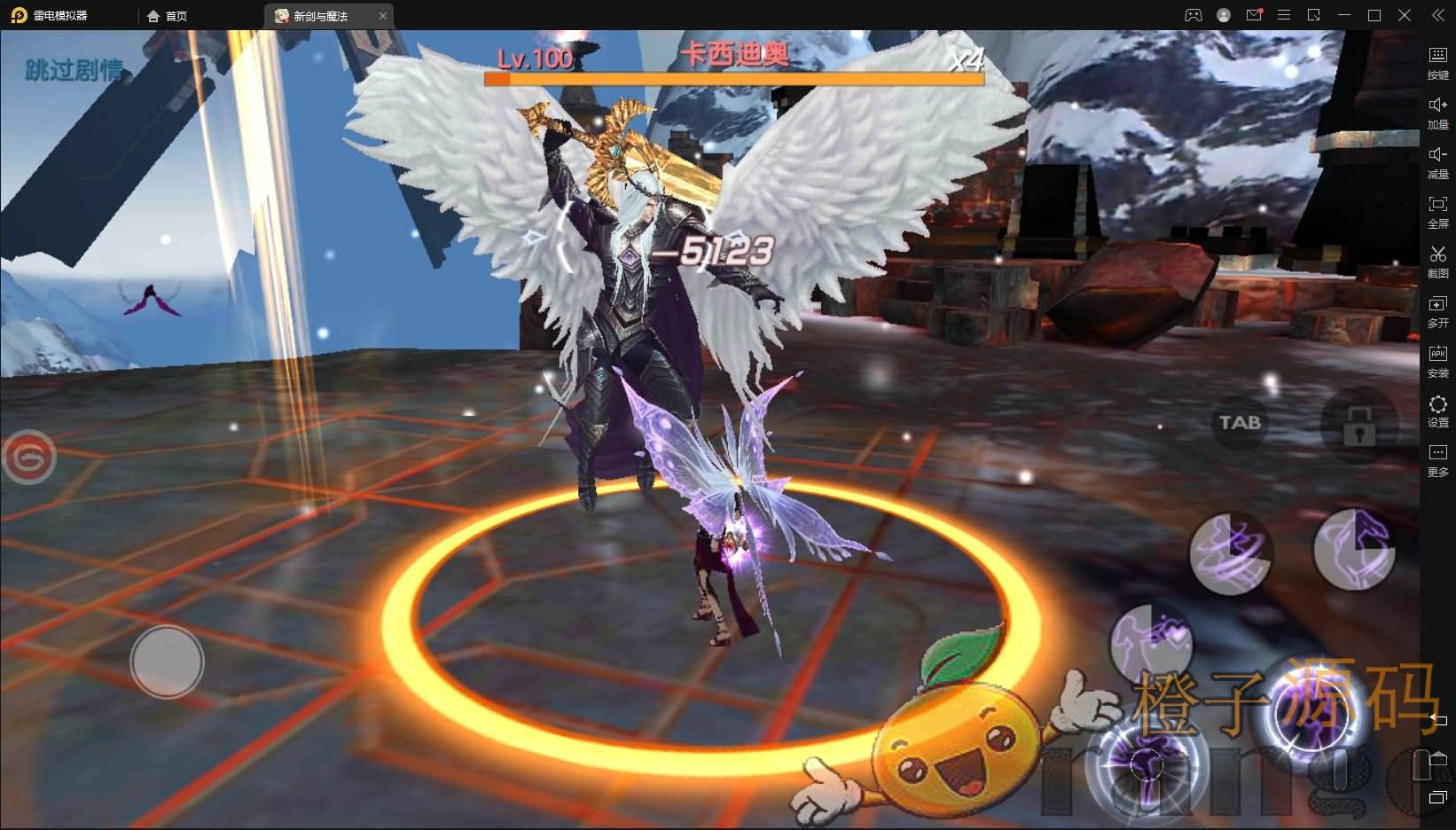This screenshot has width=1456, height=830.
Task: Click the 减量 volume down icon
Action: (1438, 161)
